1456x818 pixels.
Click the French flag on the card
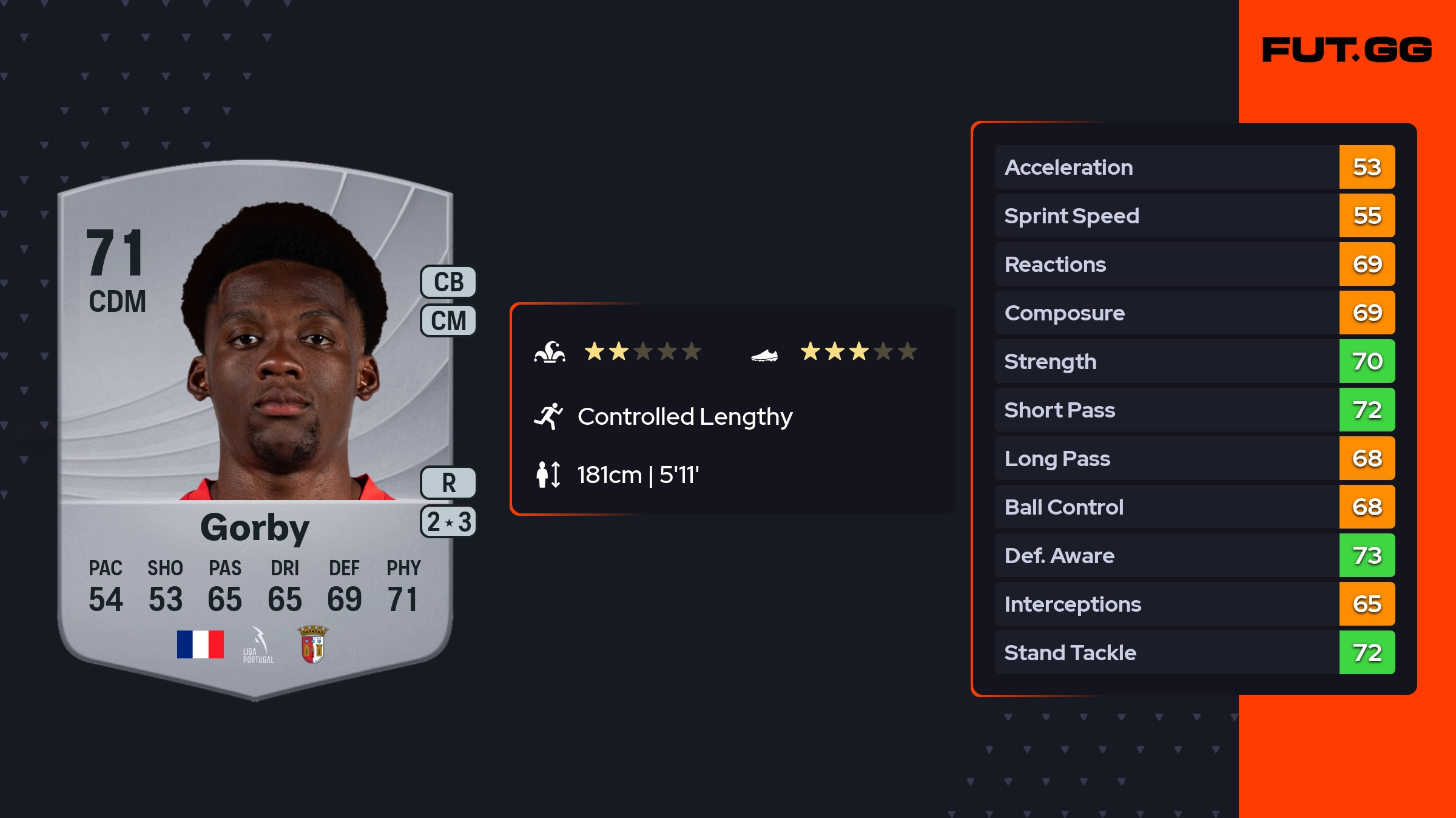click(200, 644)
